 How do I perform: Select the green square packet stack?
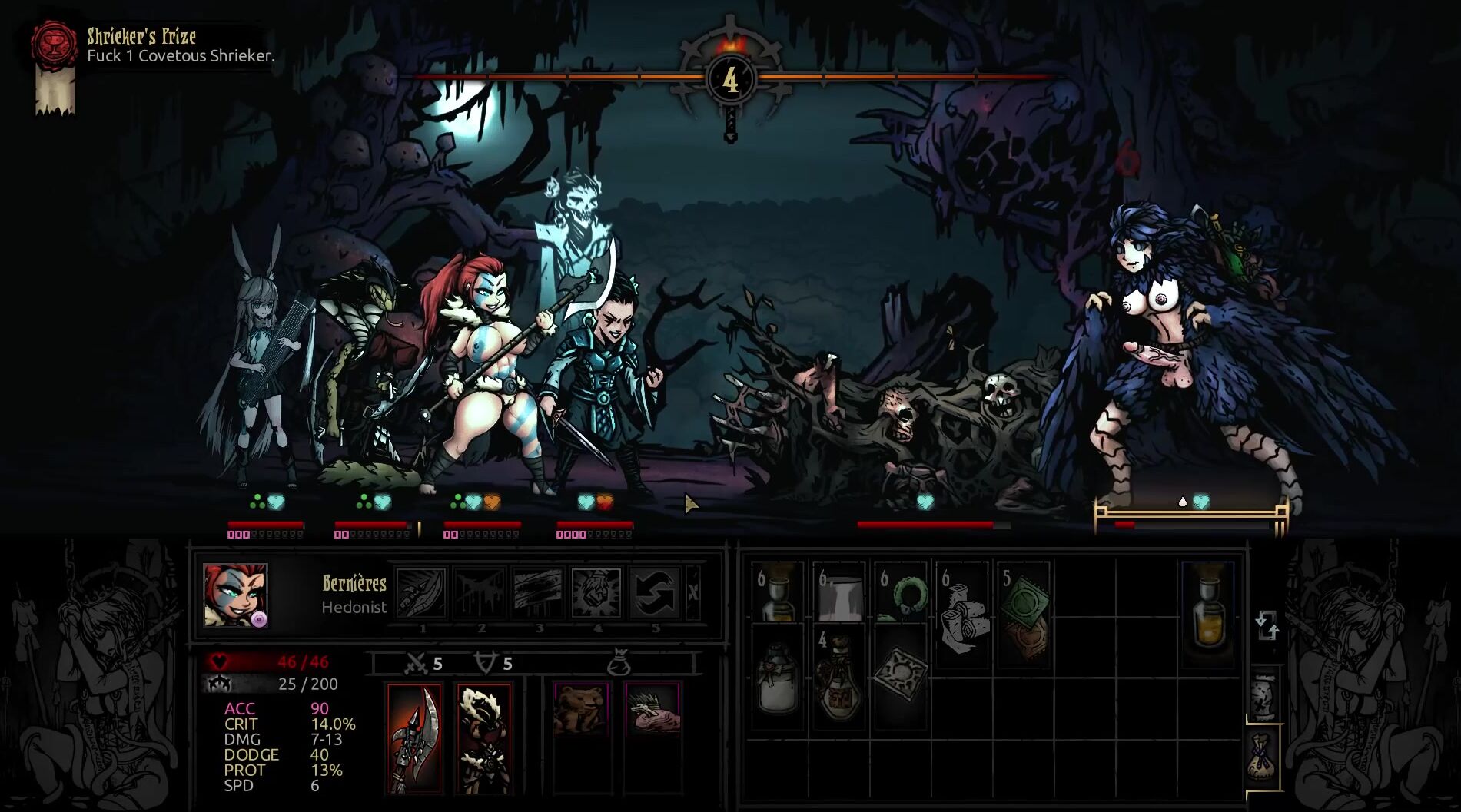(1023, 607)
